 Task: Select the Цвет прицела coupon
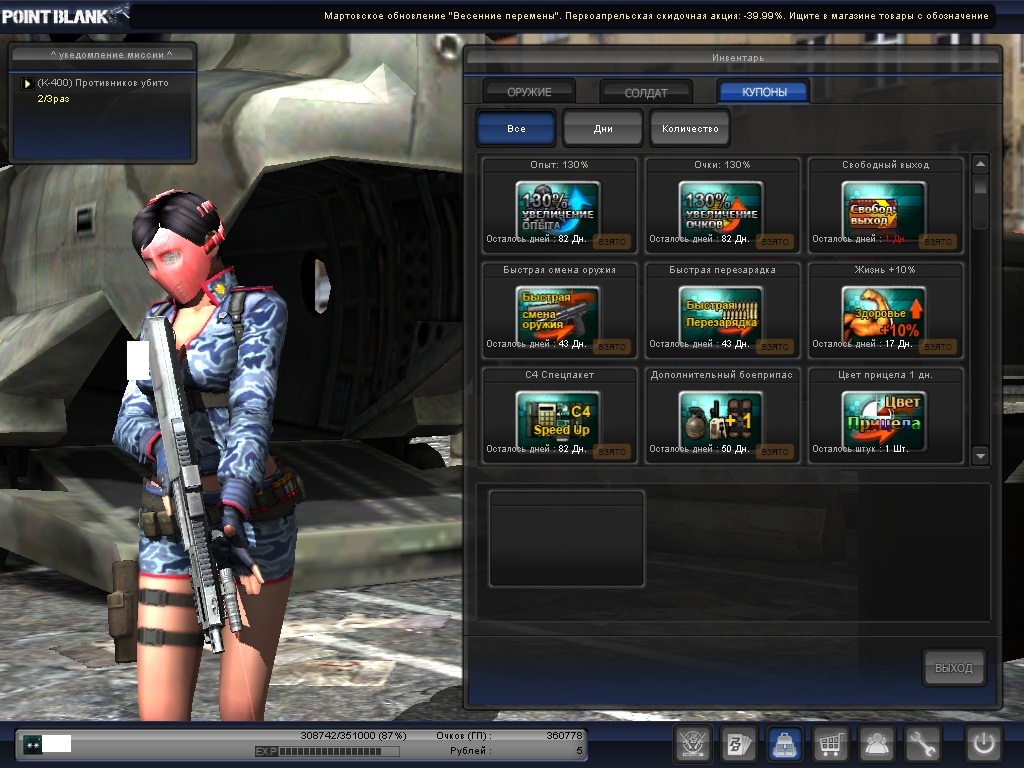884,418
